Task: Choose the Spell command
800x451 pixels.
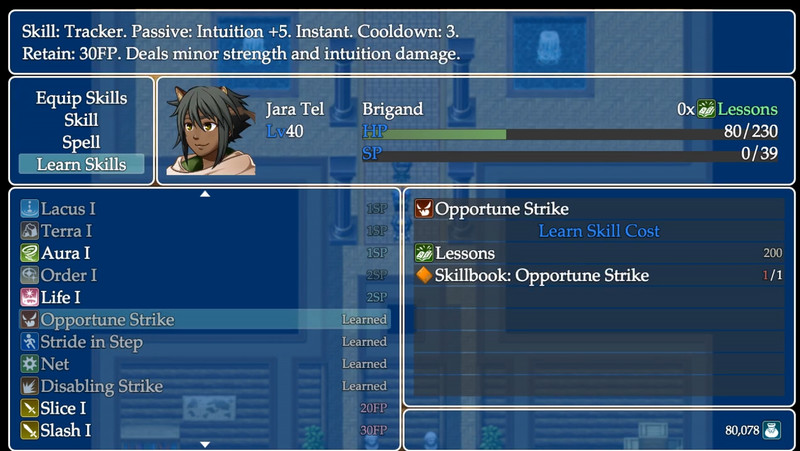Action: tap(81, 142)
